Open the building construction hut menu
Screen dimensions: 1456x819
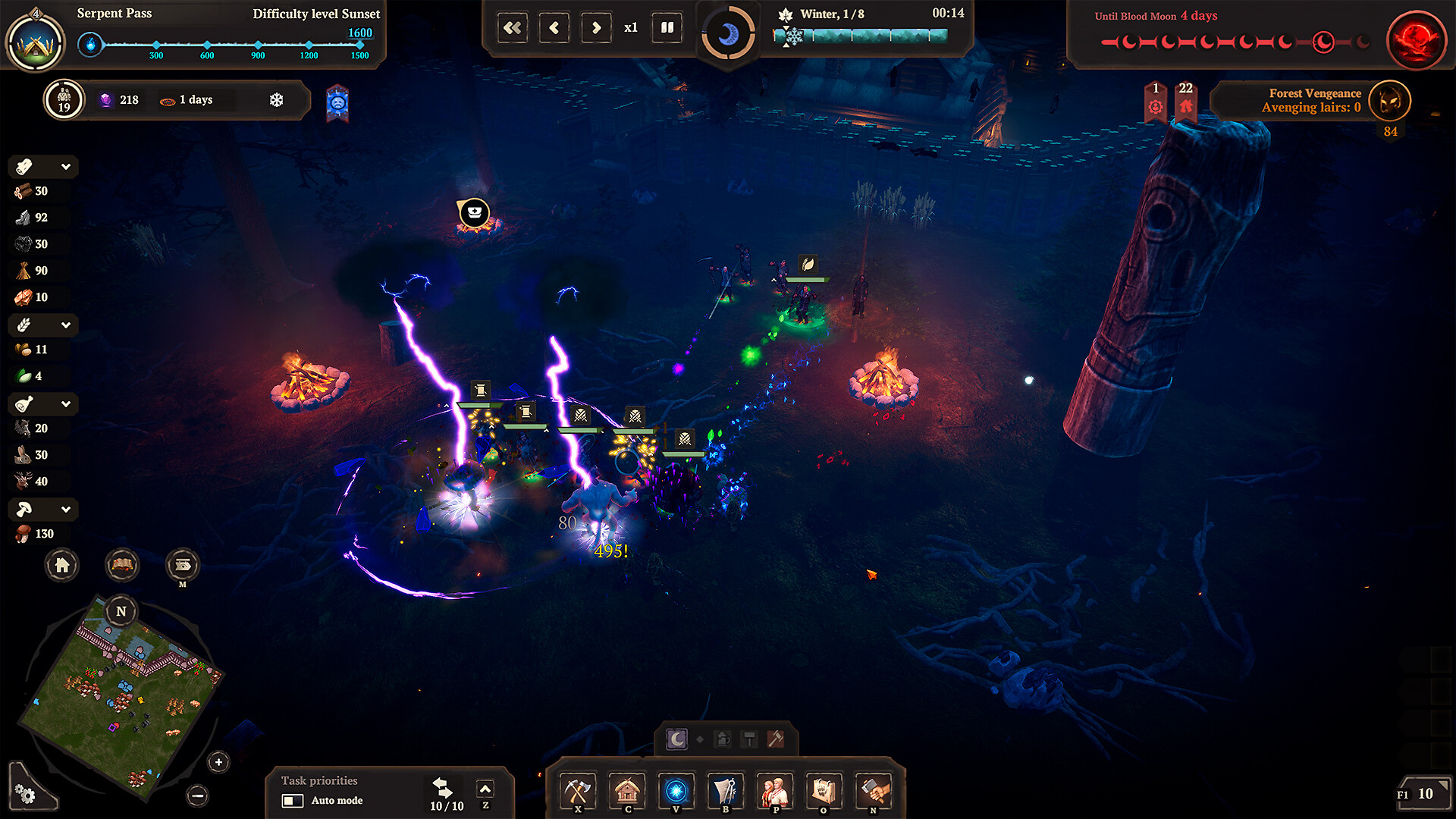tap(627, 792)
